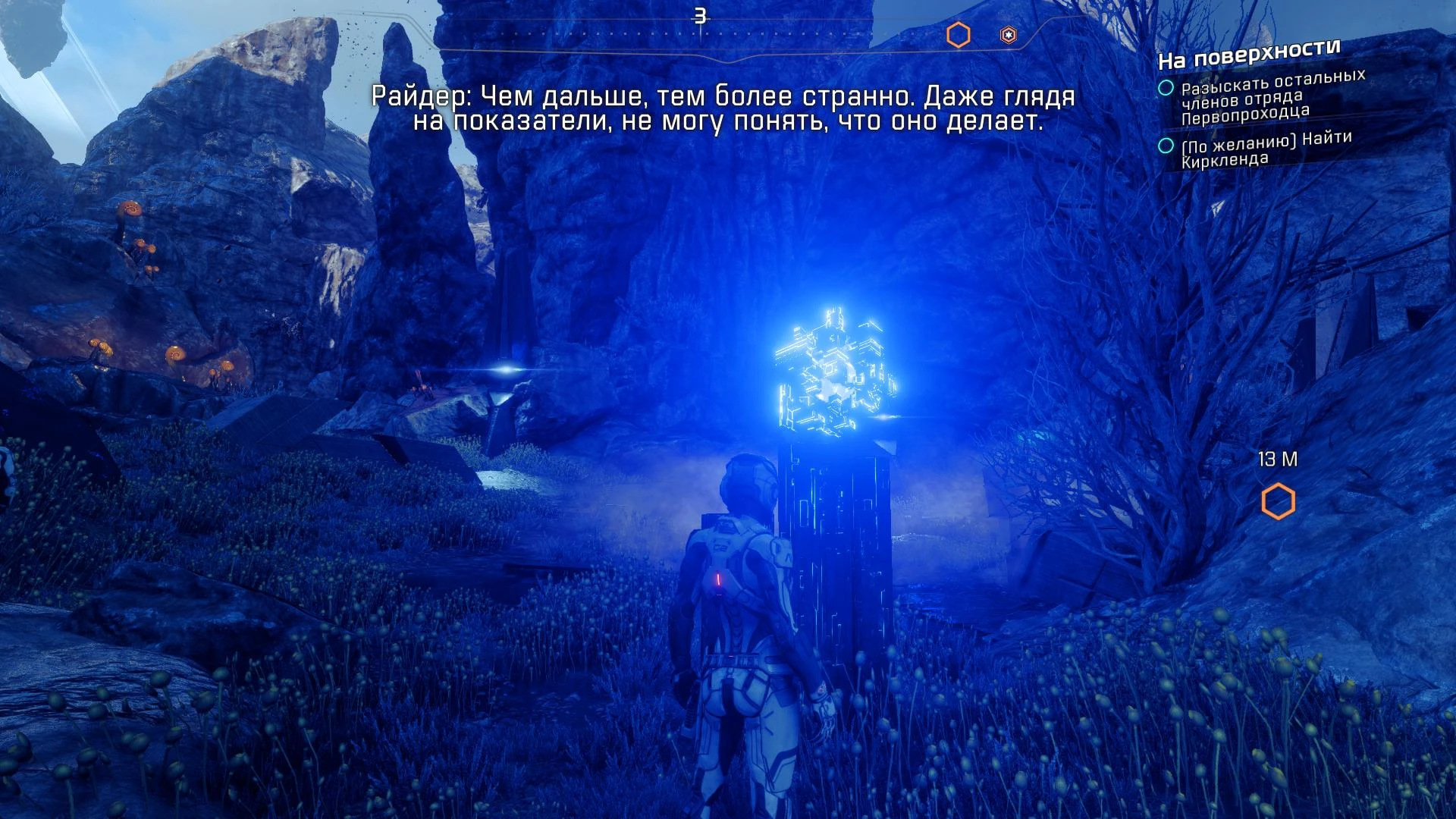Click the number 3 bearing marker on the compass
This screenshot has height=819, width=1456.
click(x=698, y=14)
